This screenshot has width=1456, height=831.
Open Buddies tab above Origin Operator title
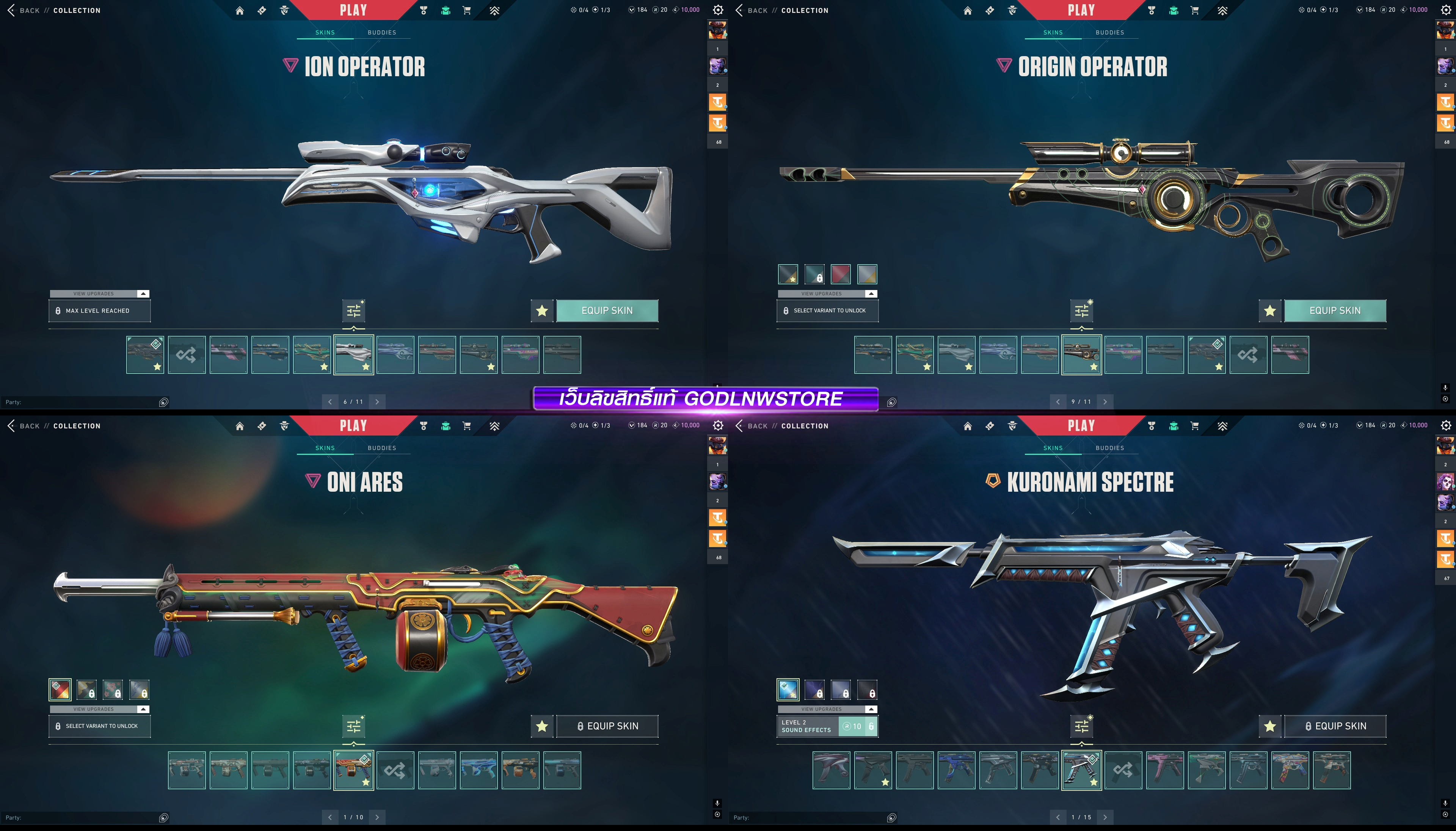click(x=1109, y=33)
